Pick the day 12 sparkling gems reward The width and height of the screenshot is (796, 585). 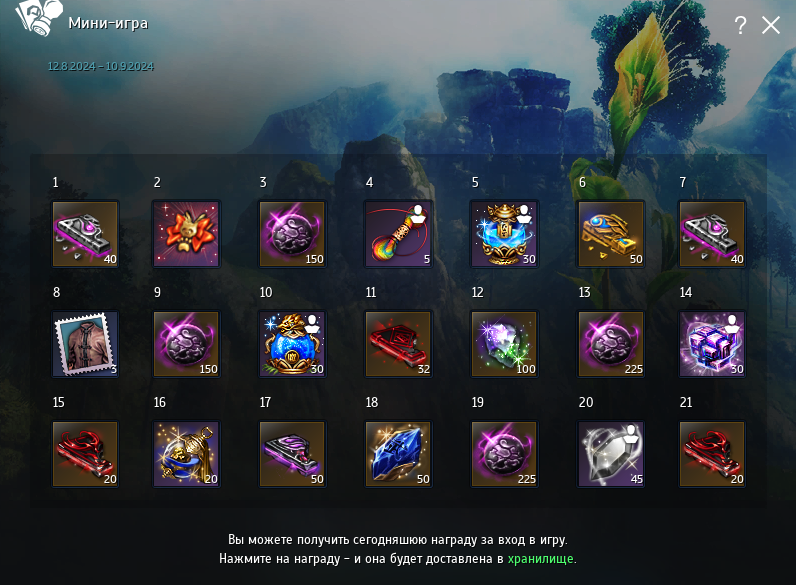[504, 344]
